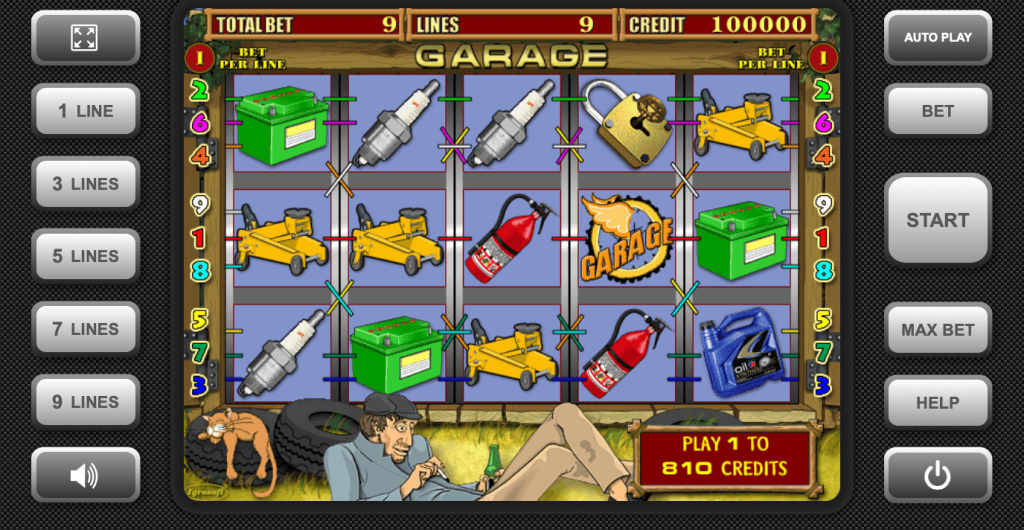Place the MAX BET

937,329
